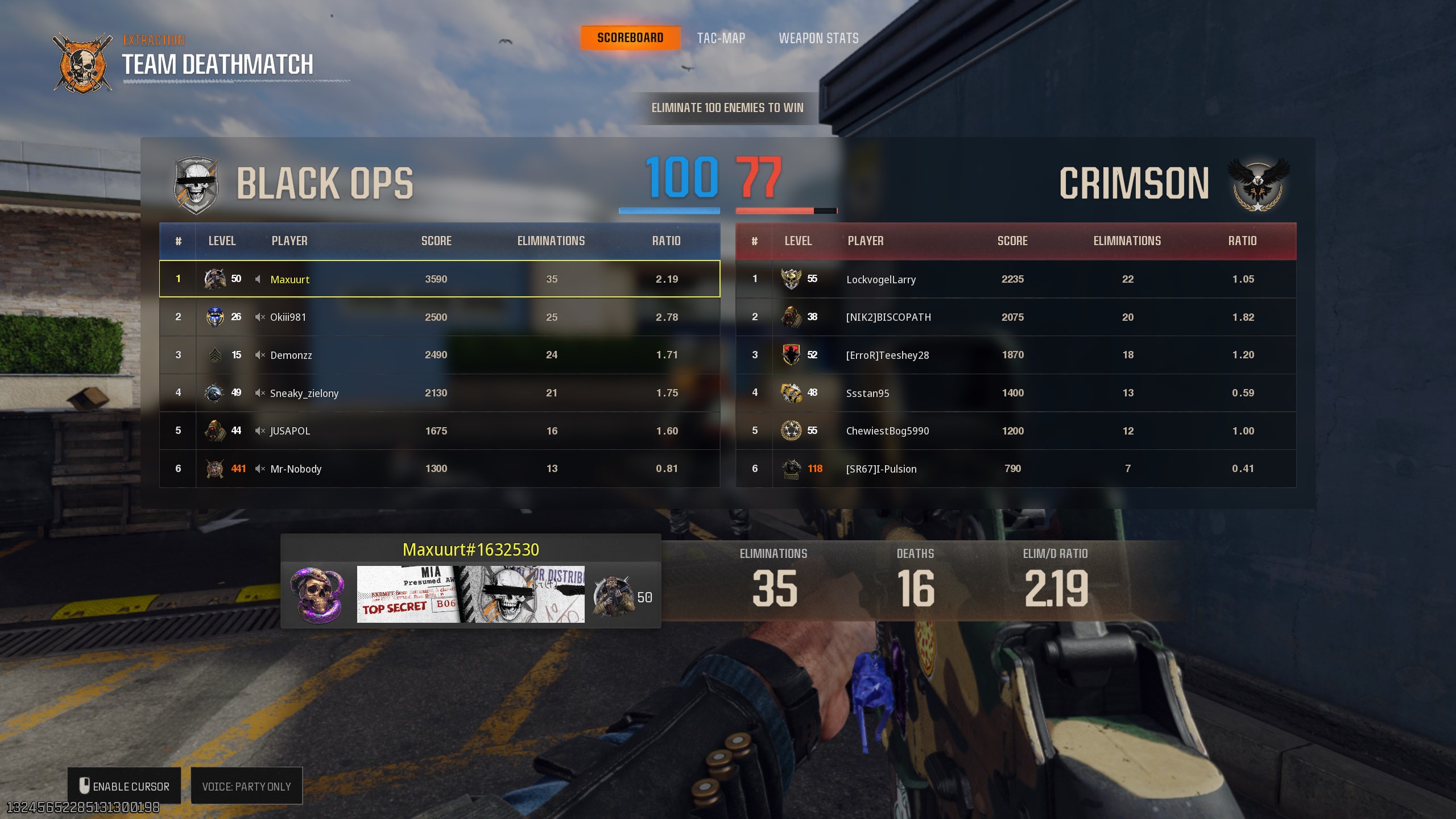This screenshot has width=1456, height=819.
Task: Mute Okiii981 with the speaker icon
Action: pyautogui.click(x=259, y=317)
